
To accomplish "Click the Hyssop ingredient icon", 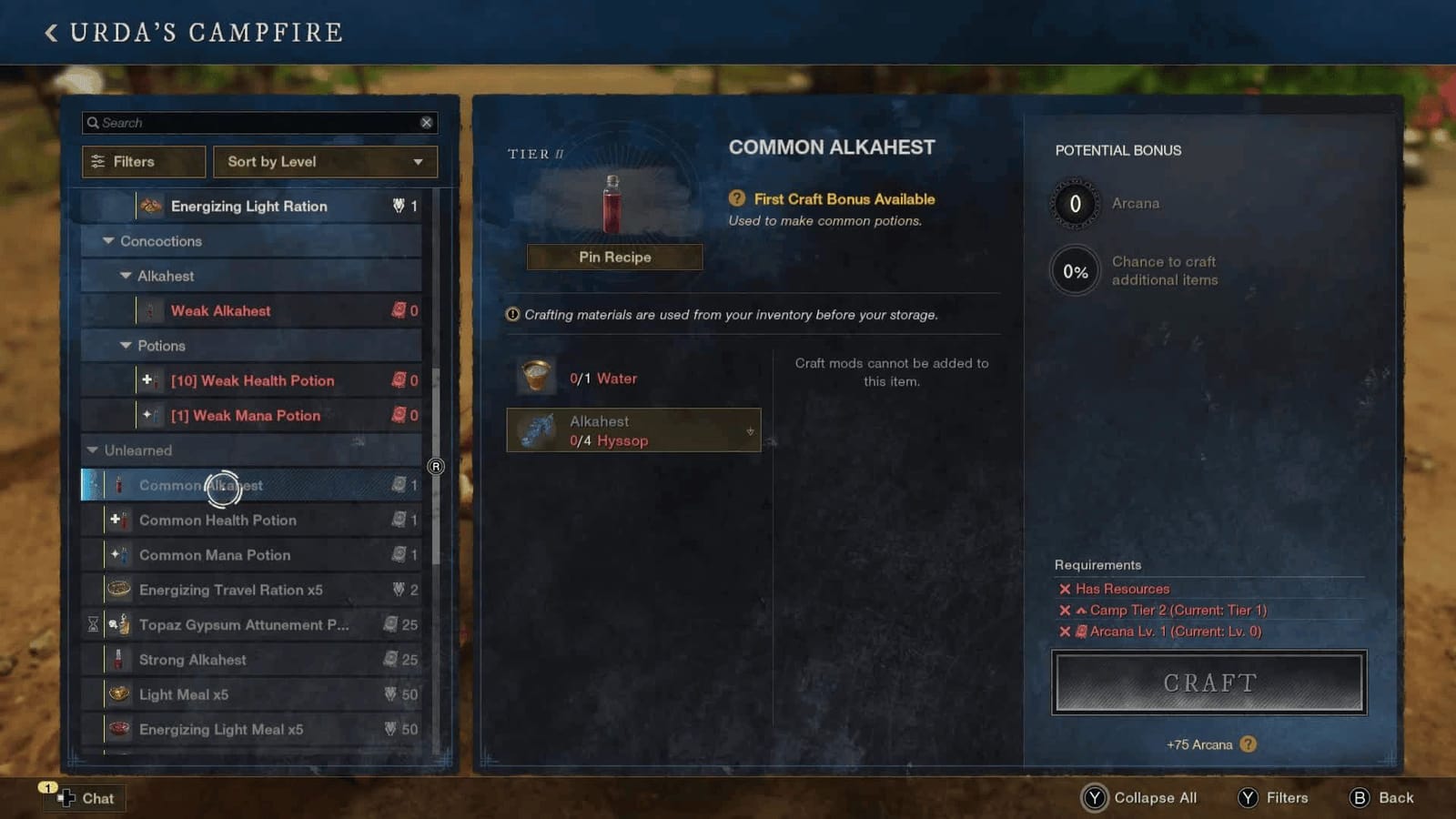I will click(537, 430).
